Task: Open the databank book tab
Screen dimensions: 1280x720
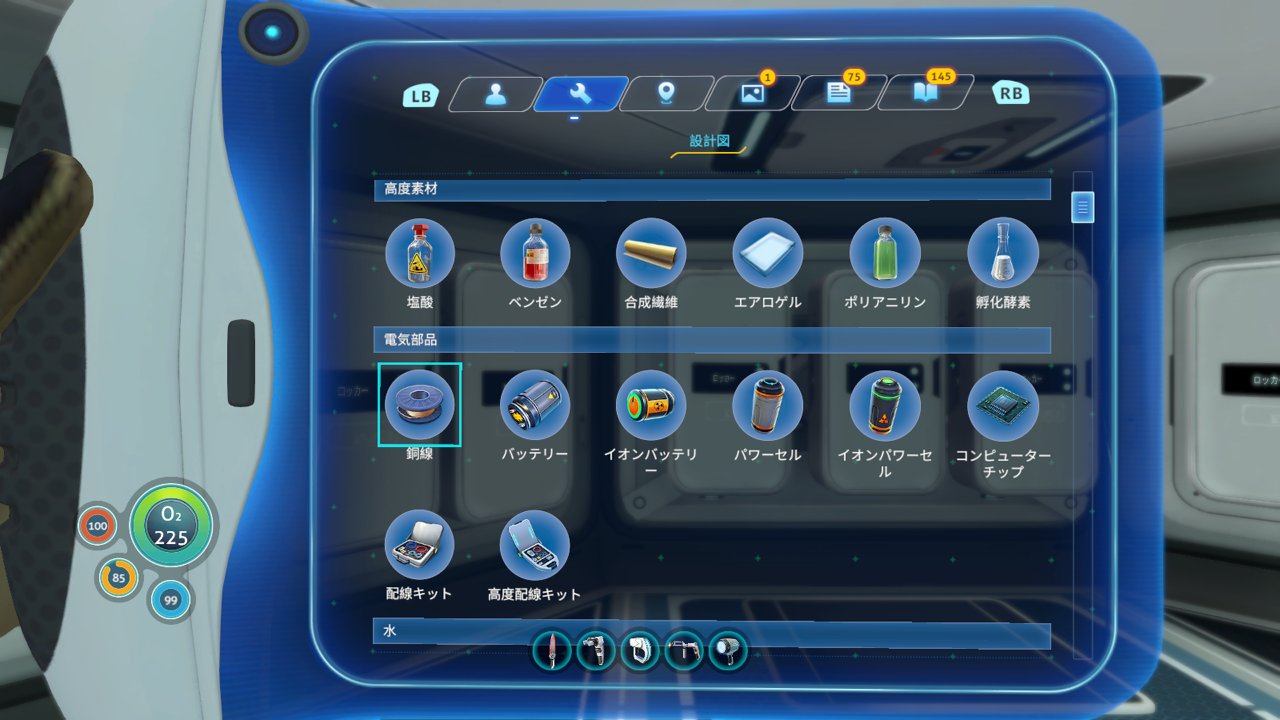Action: click(x=924, y=94)
